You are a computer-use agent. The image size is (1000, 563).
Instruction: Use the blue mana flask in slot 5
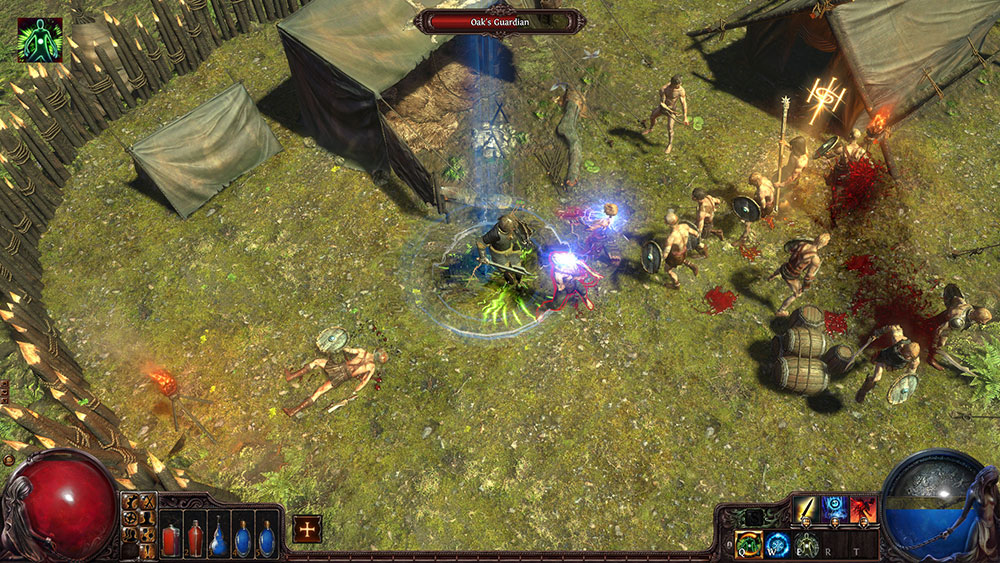pyautogui.click(x=266, y=533)
